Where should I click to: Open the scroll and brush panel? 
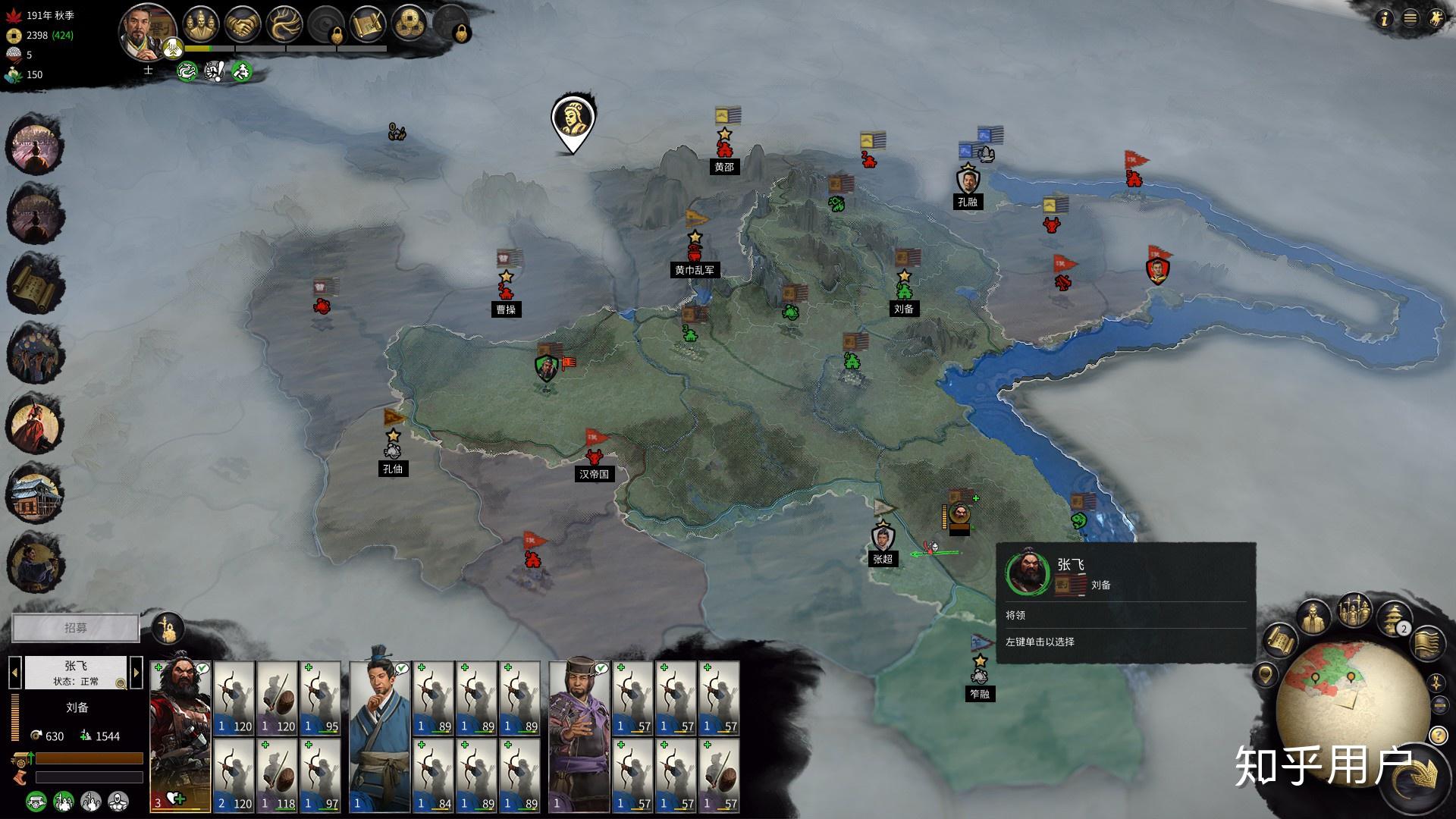click(369, 26)
